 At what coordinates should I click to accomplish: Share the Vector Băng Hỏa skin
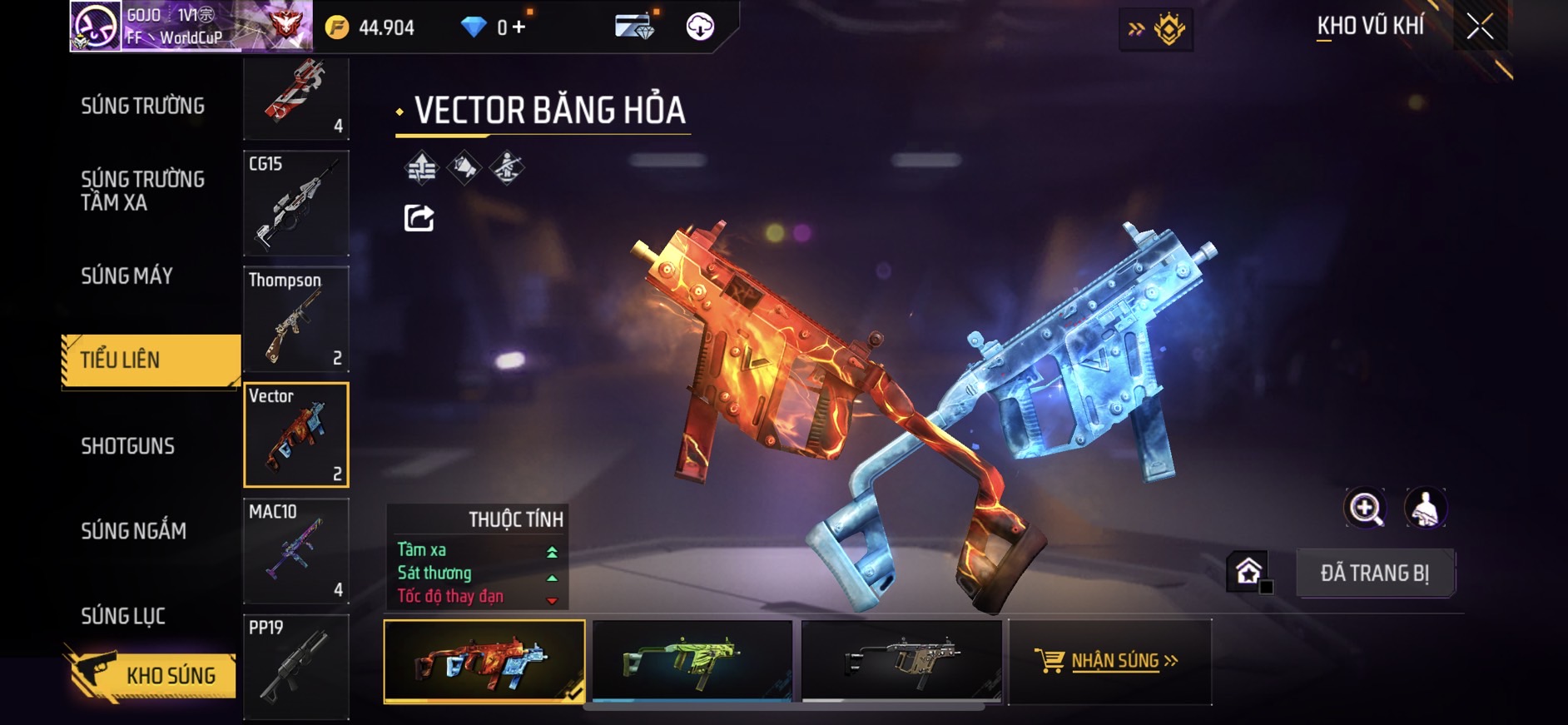(x=419, y=218)
